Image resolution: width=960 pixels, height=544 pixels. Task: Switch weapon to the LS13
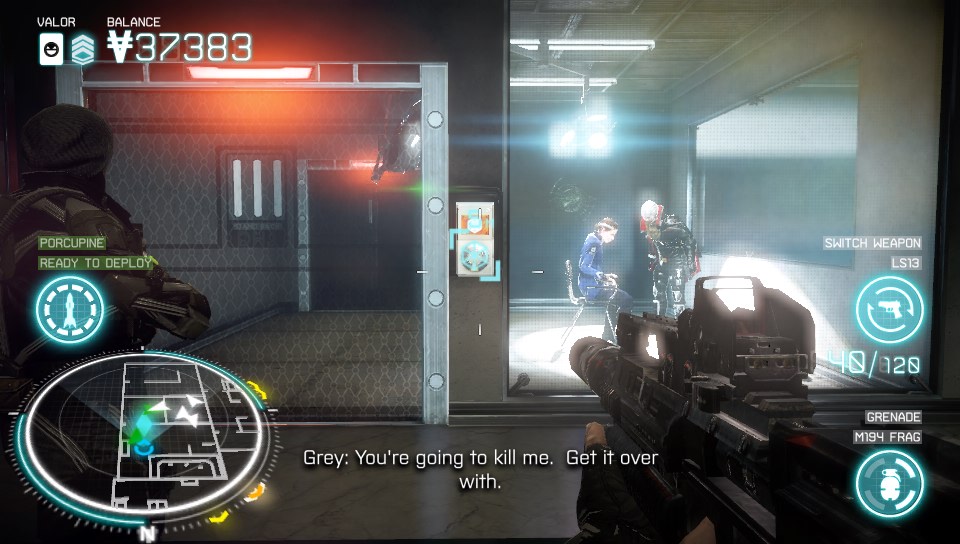[x=888, y=308]
